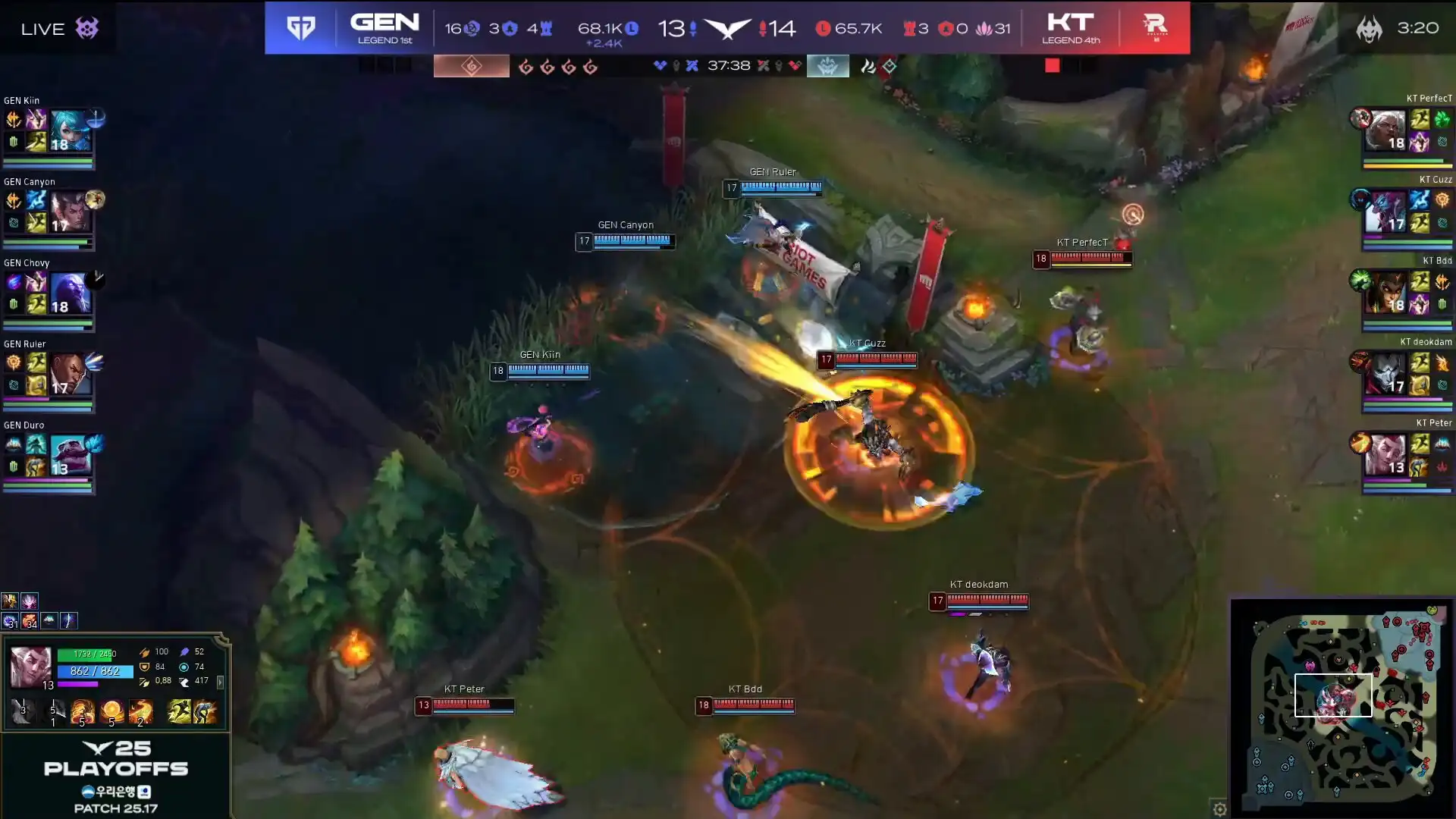Select GEN Duro's champion portrait

pos(70,455)
